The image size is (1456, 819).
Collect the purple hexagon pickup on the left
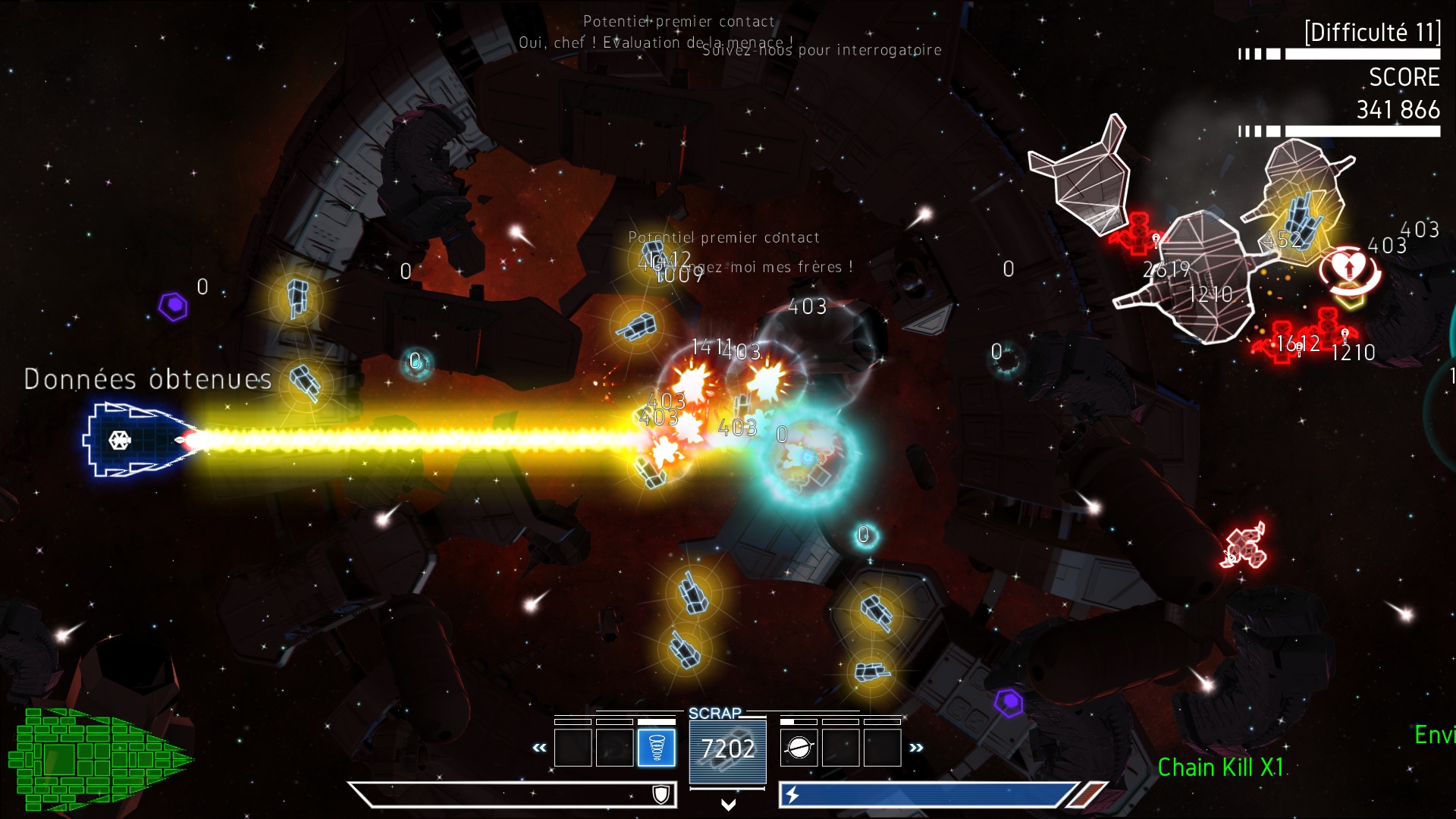click(174, 306)
